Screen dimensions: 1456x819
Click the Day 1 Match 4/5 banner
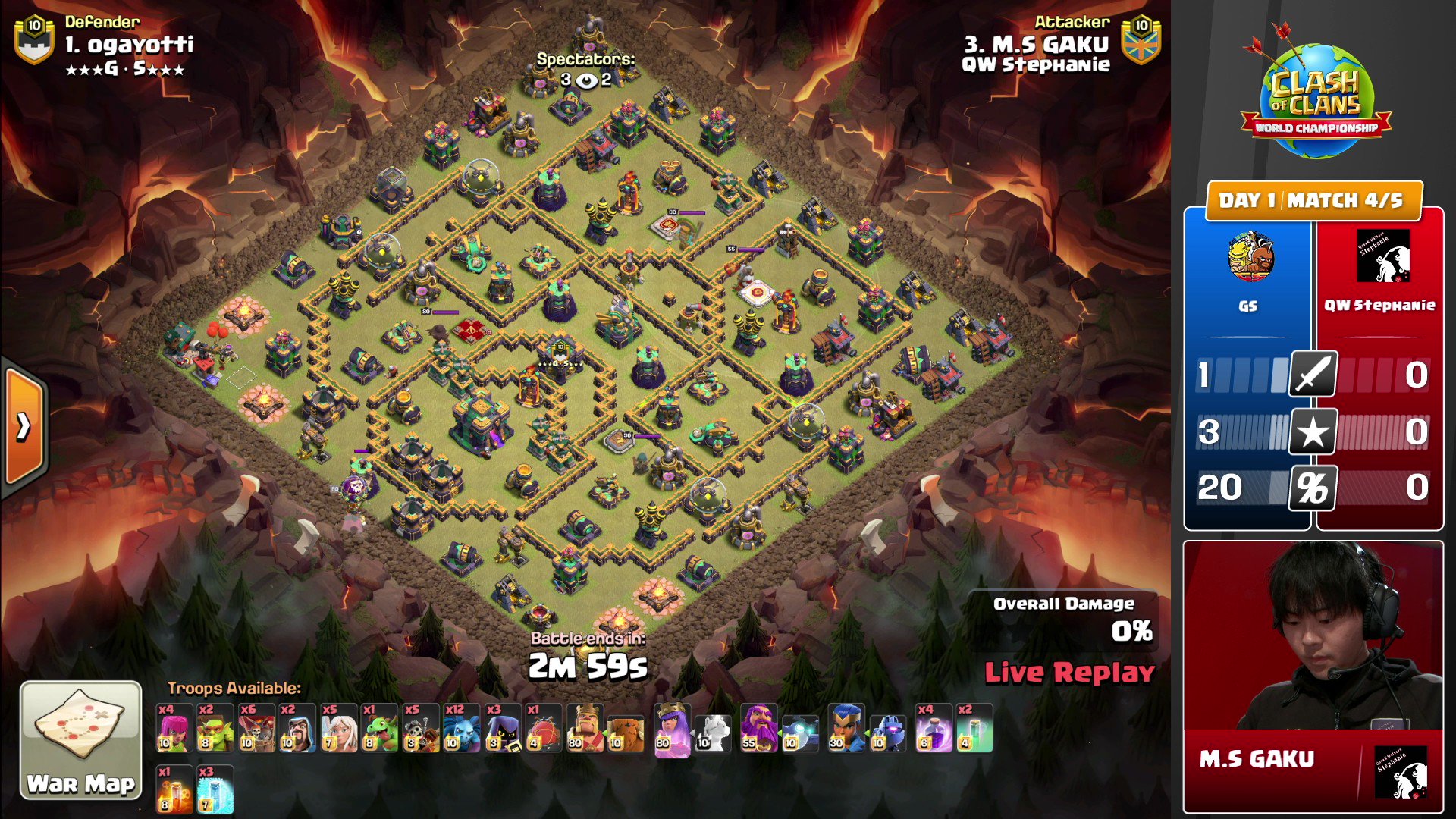coord(1314,201)
